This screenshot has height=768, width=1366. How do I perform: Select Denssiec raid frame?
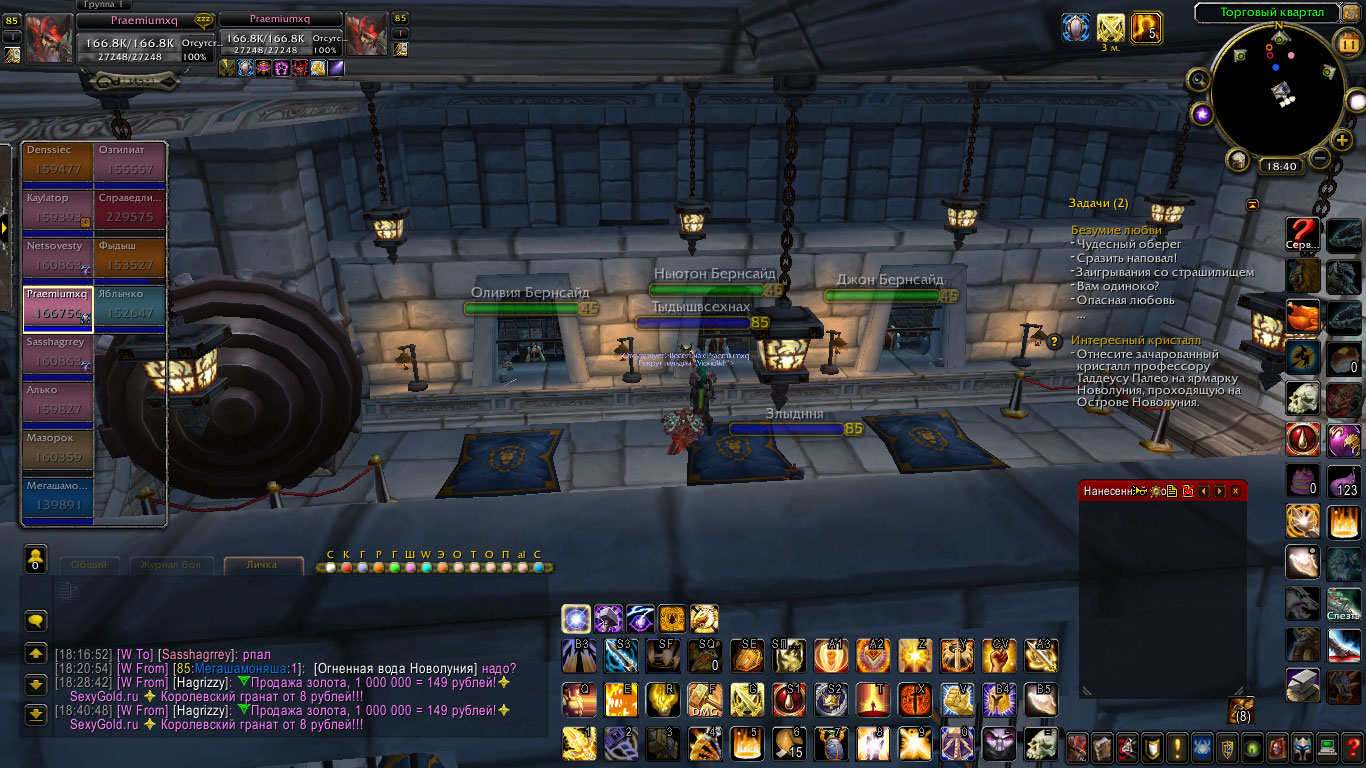pos(57,161)
